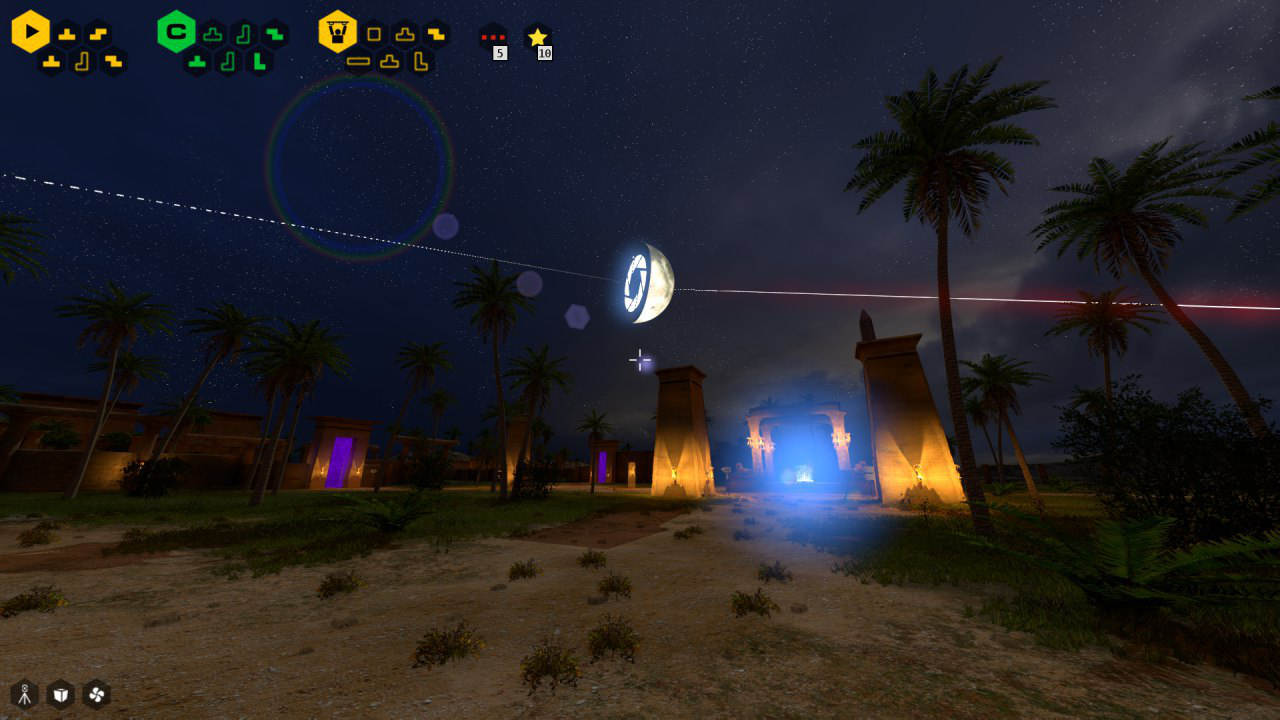The height and width of the screenshot is (720, 1280).
Task: Select the solid green Z-shaped sigil
Action: pos(274,34)
